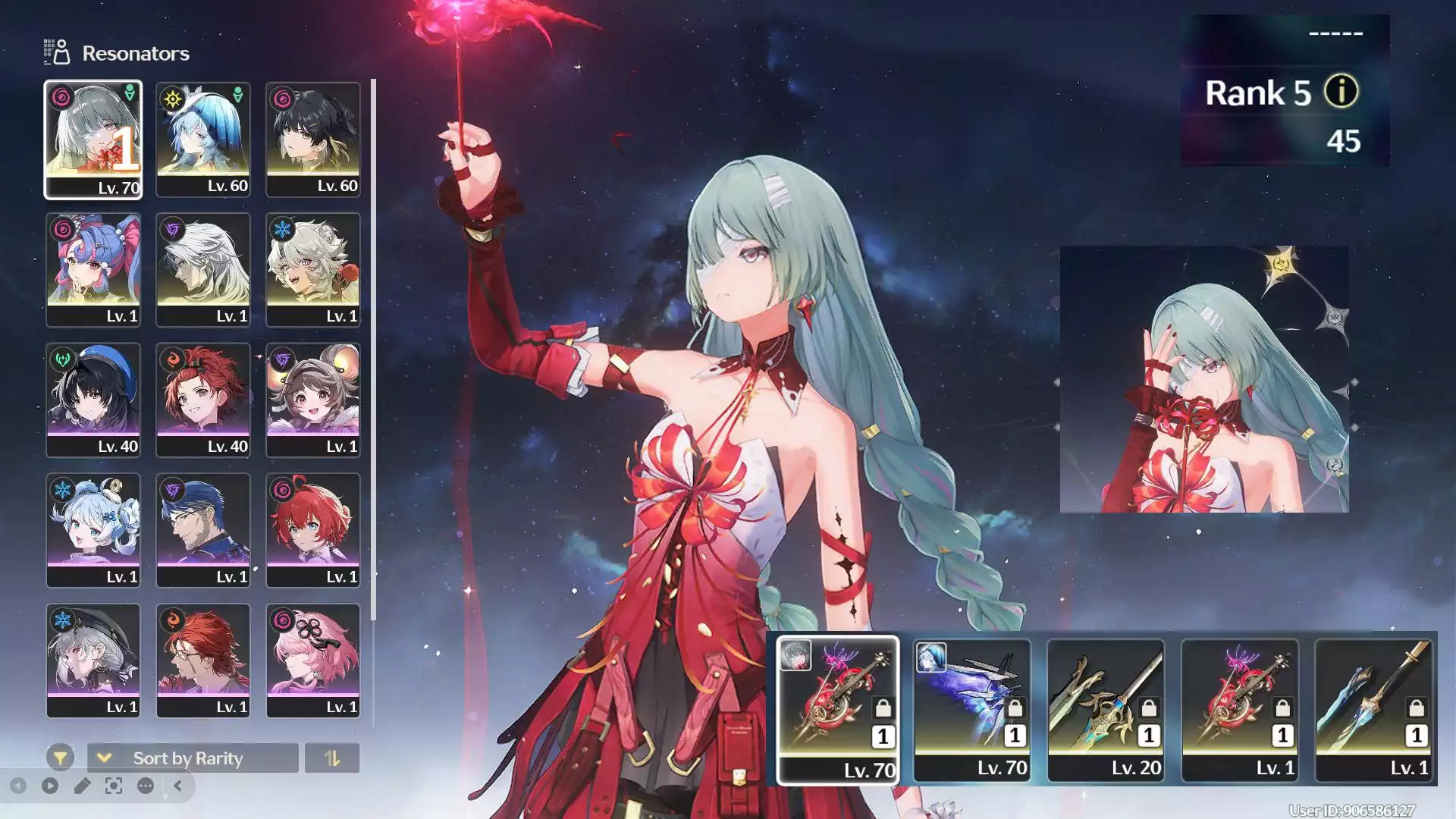Open the more options ellipsis icon

click(x=145, y=786)
